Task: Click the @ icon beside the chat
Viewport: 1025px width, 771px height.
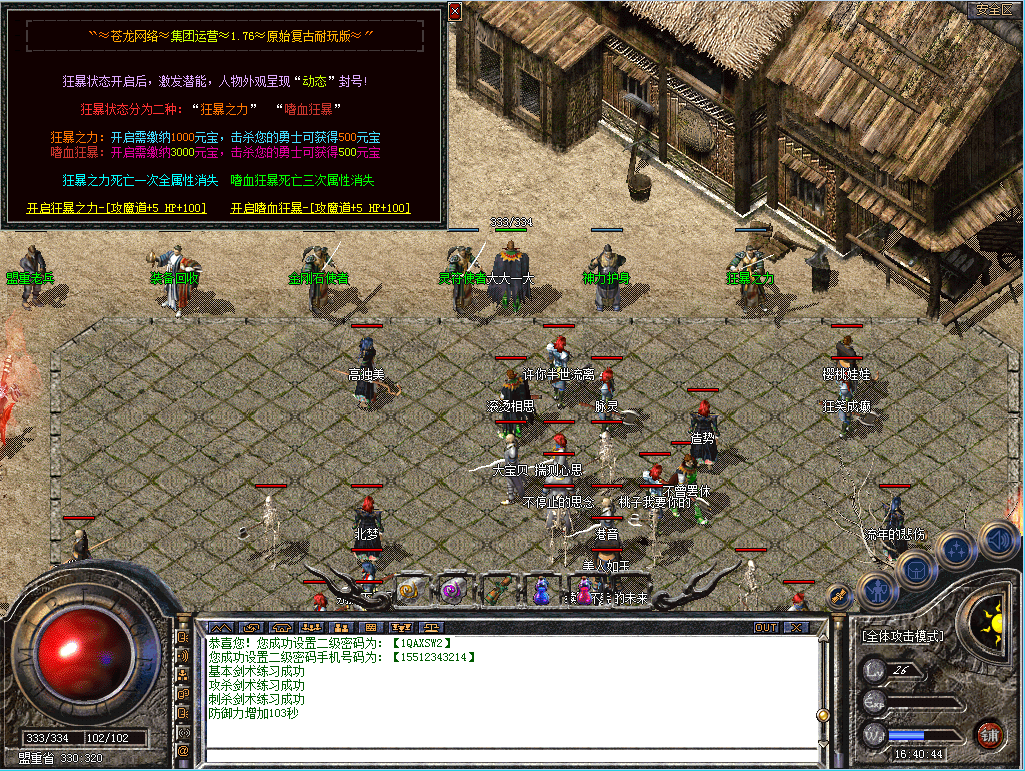Action: click(184, 749)
